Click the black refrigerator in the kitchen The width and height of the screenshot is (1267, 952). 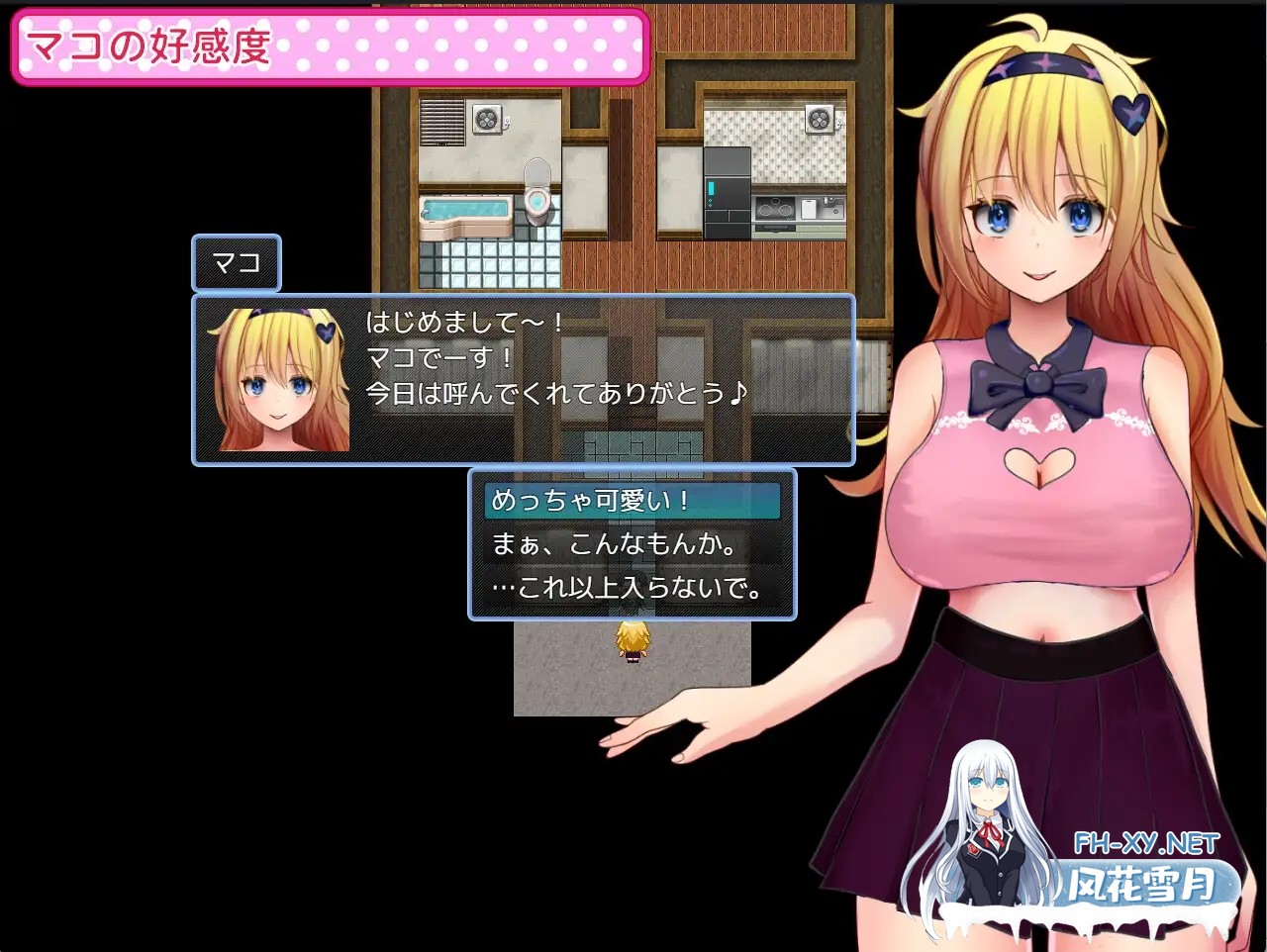click(x=726, y=193)
